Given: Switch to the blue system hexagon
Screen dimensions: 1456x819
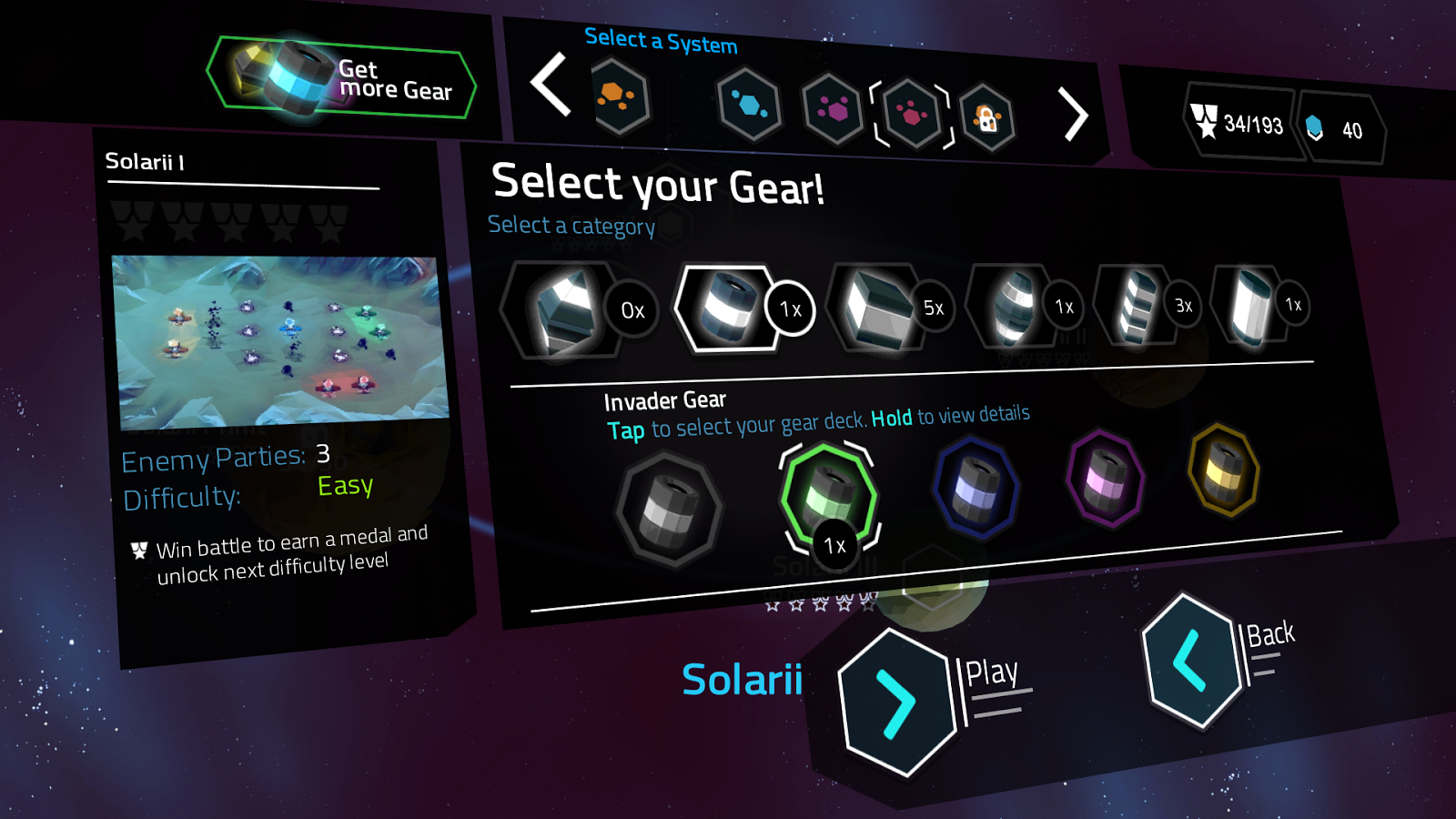Looking at the screenshot, I should tap(750, 103).
